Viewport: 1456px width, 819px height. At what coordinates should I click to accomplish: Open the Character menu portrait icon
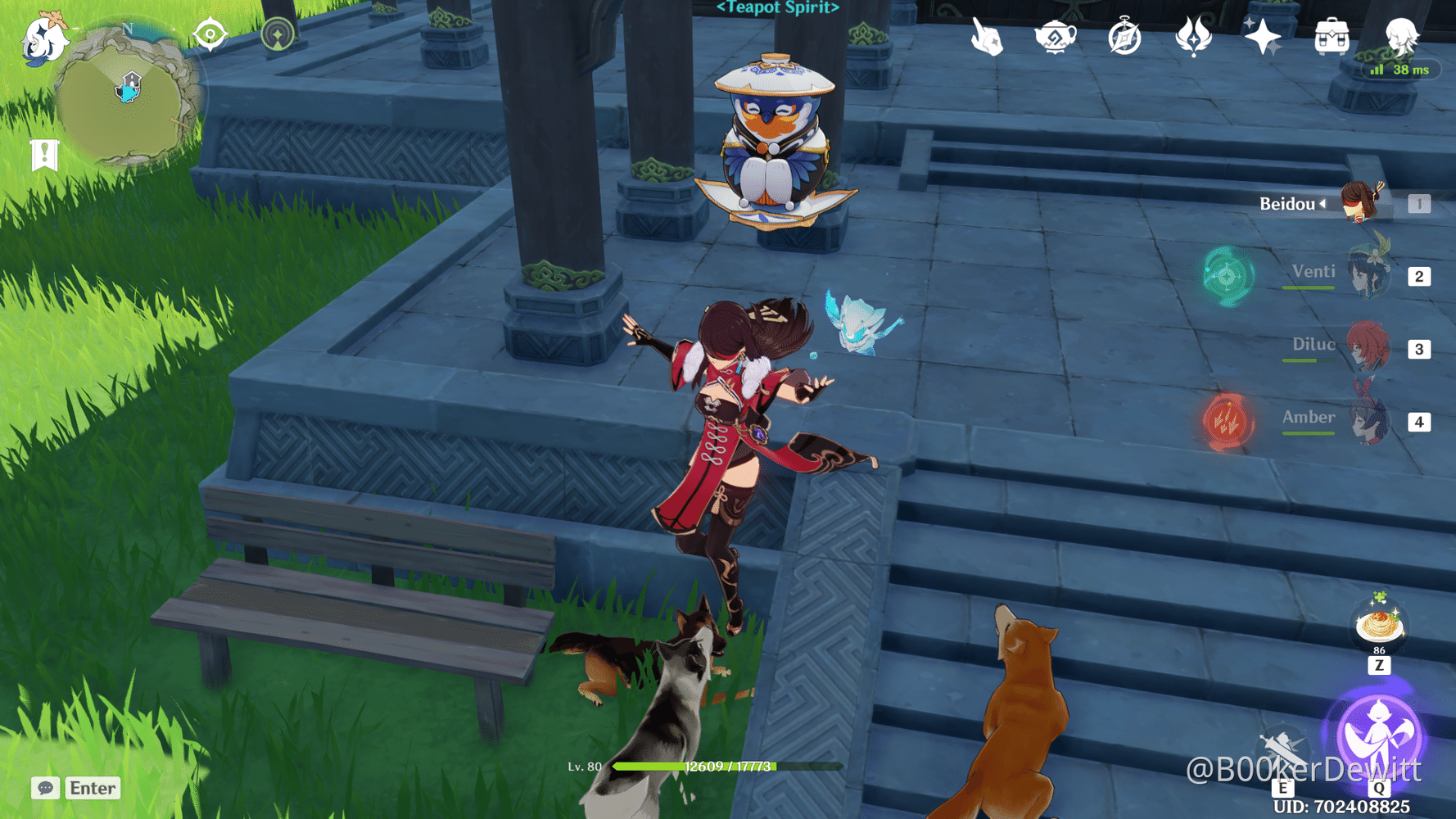pos(1402,34)
